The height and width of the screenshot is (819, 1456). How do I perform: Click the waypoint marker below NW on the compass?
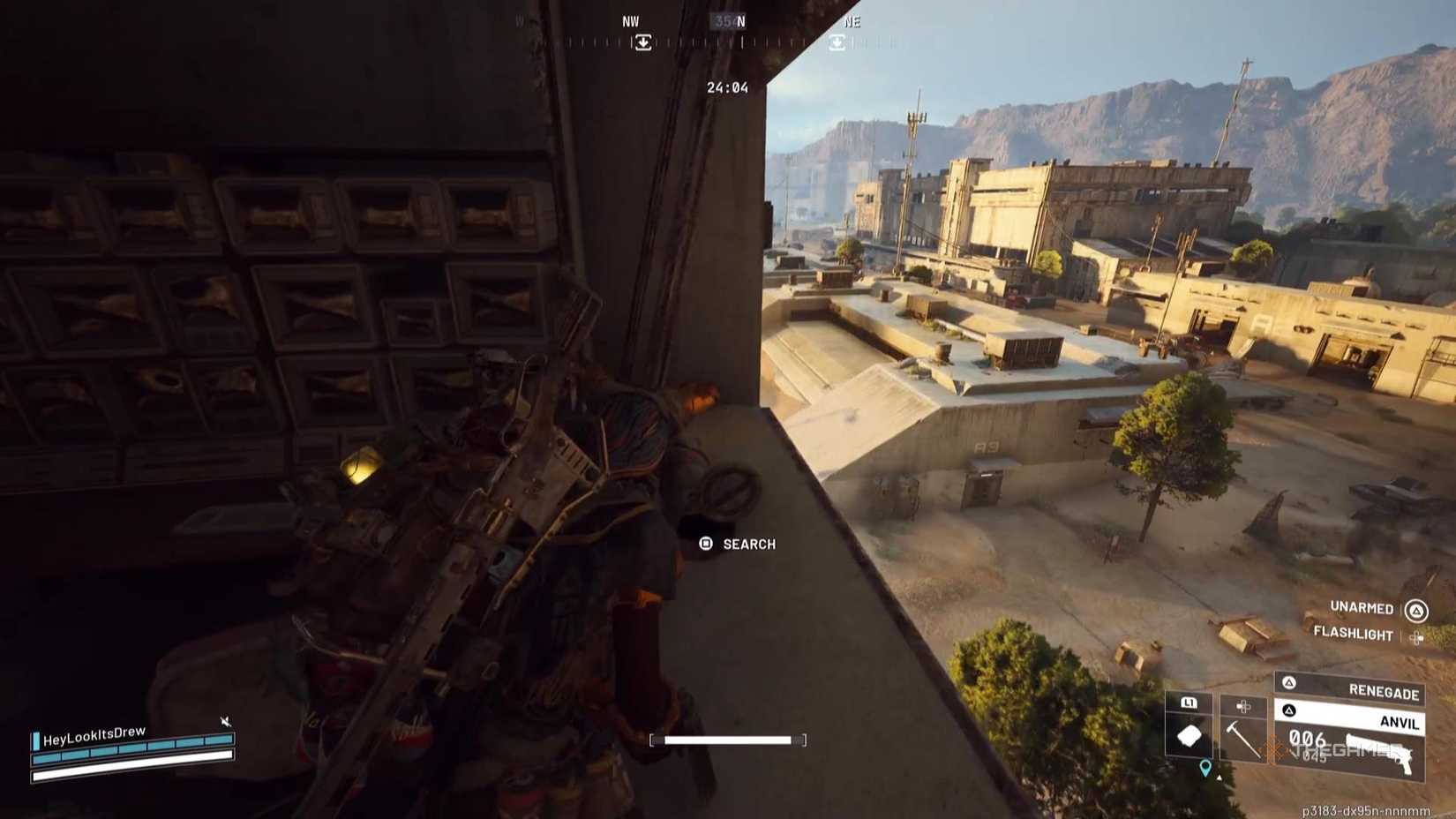coord(642,40)
